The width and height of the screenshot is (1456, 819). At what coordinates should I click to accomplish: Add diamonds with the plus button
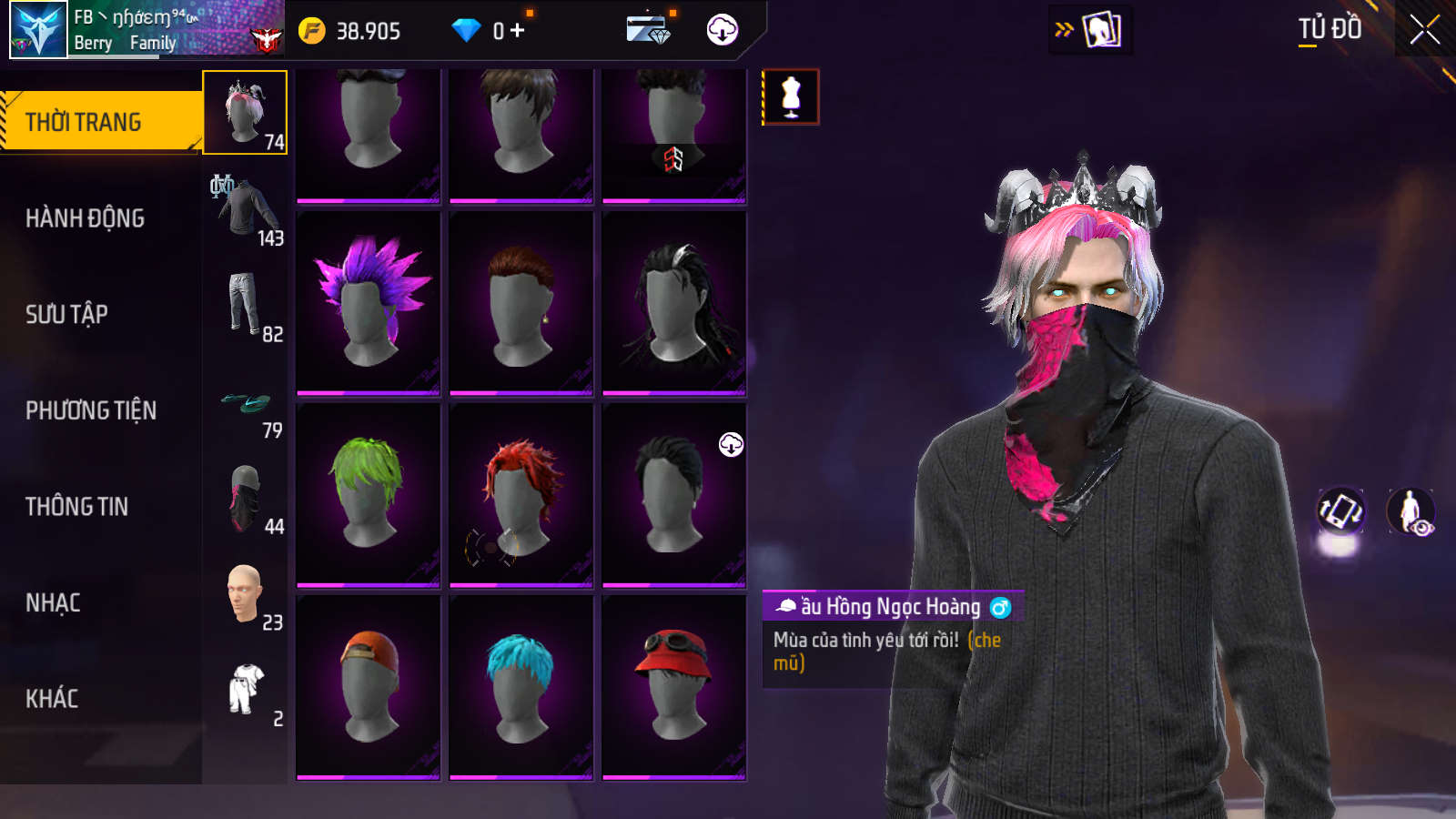517,31
